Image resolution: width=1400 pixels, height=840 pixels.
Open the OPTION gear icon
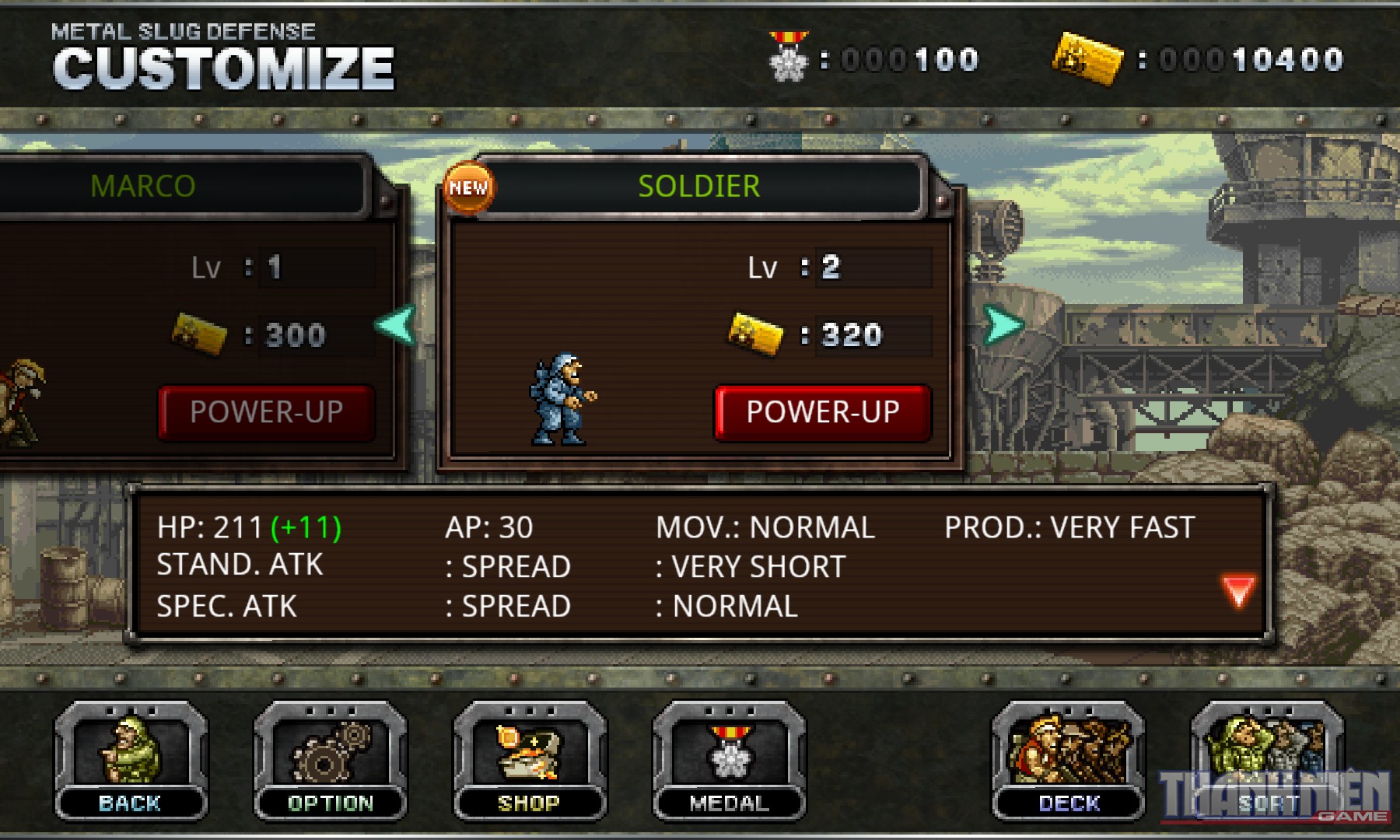pos(331,758)
